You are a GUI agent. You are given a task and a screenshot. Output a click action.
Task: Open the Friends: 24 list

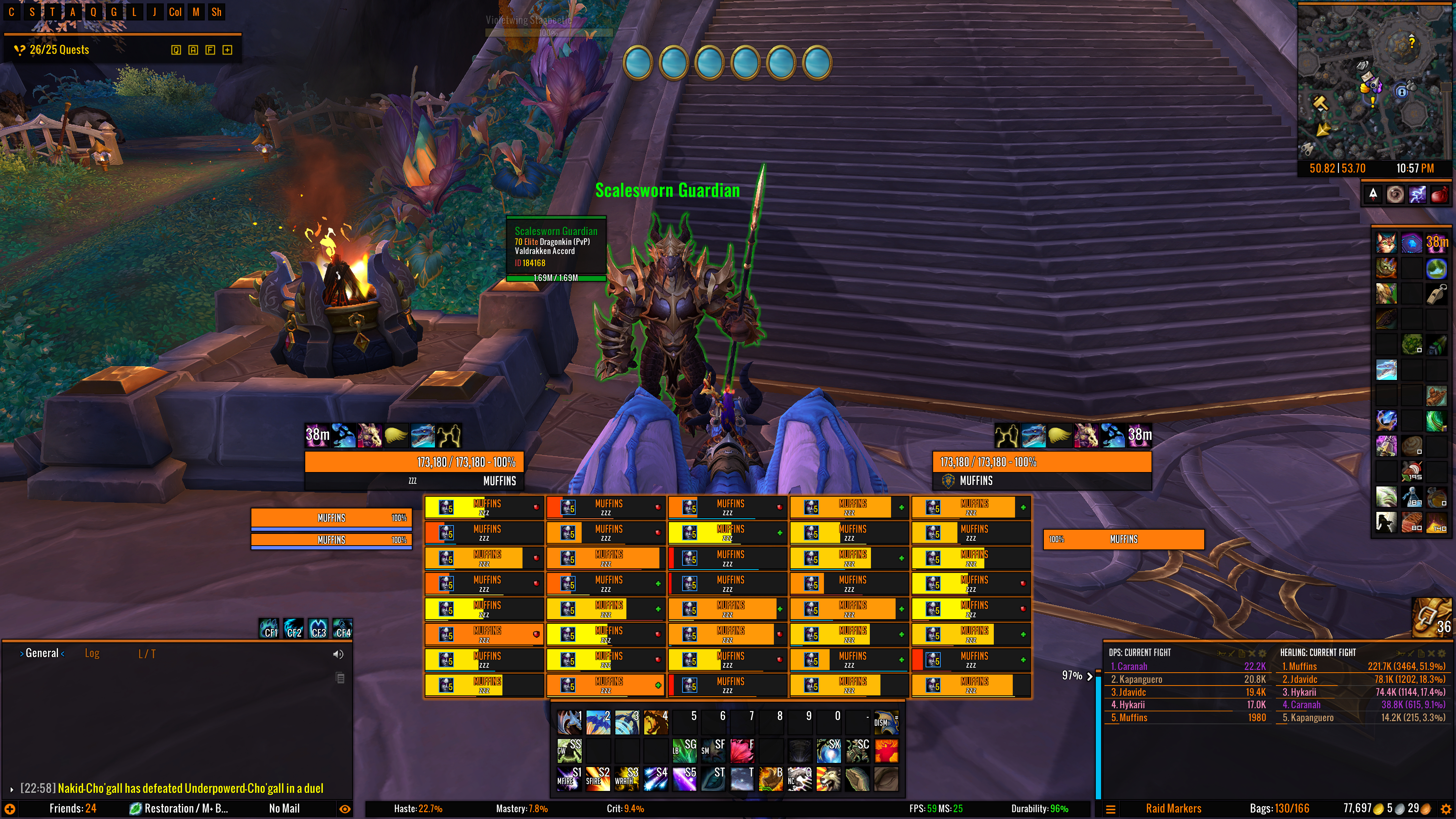point(72,808)
